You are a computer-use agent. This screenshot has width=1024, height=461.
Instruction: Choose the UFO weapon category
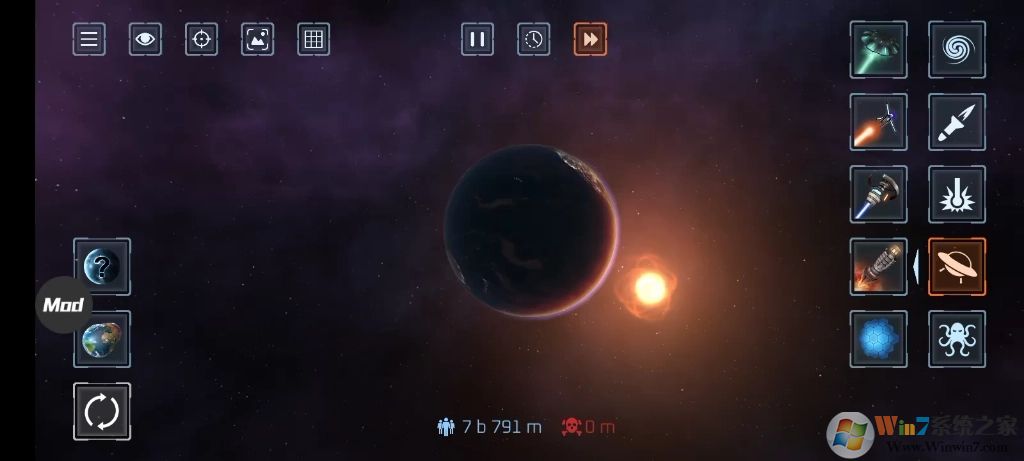pos(957,266)
